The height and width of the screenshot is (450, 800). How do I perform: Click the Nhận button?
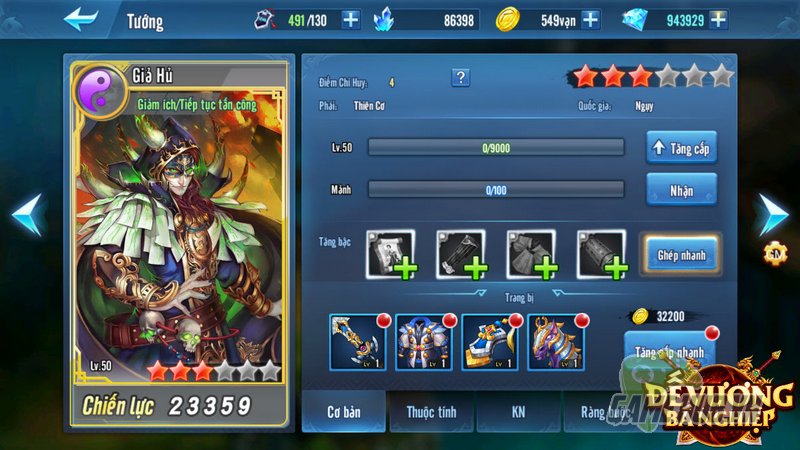coord(681,188)
